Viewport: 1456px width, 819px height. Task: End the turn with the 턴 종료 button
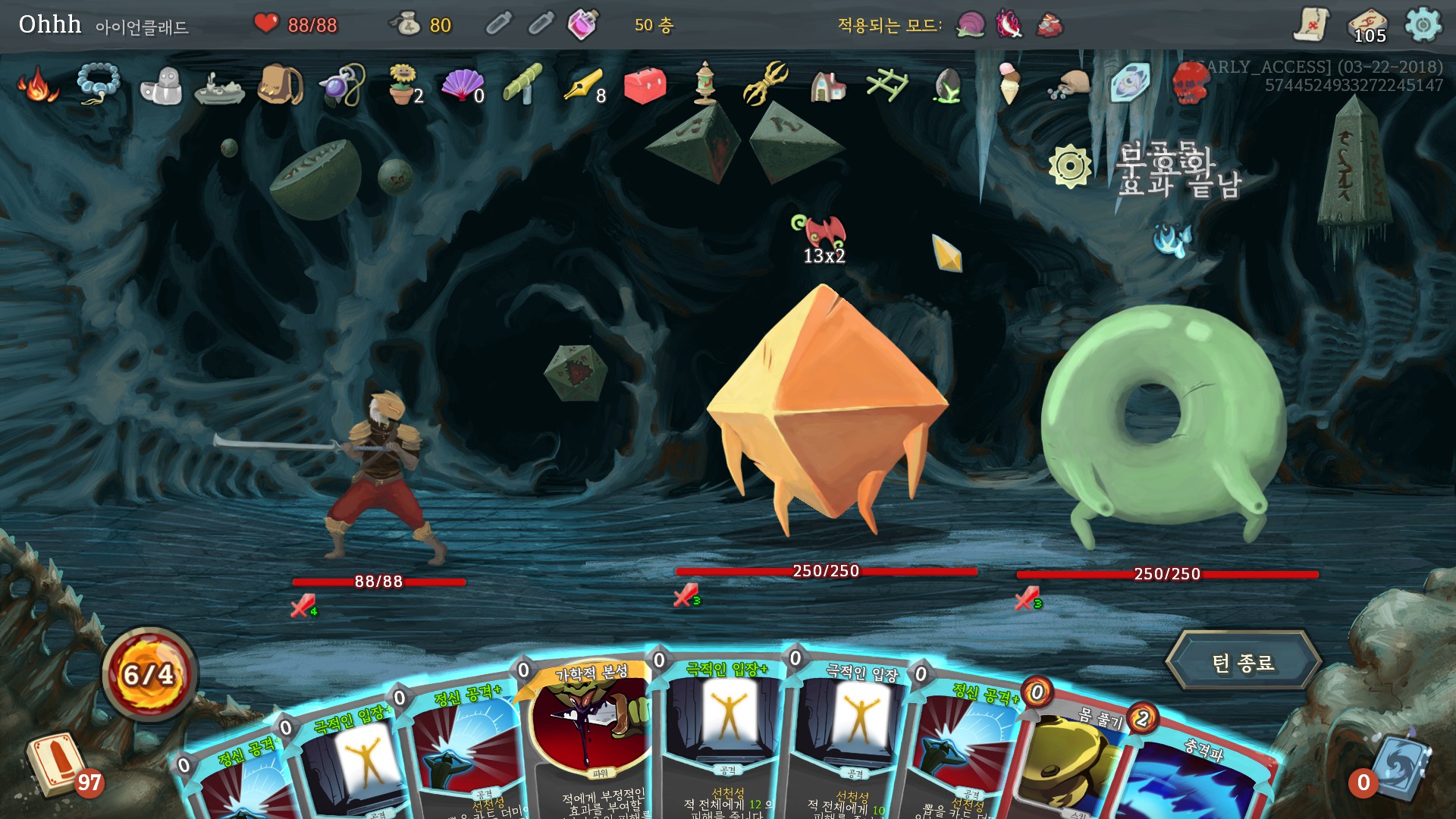pyautogui.click(x=1242, y=663)
